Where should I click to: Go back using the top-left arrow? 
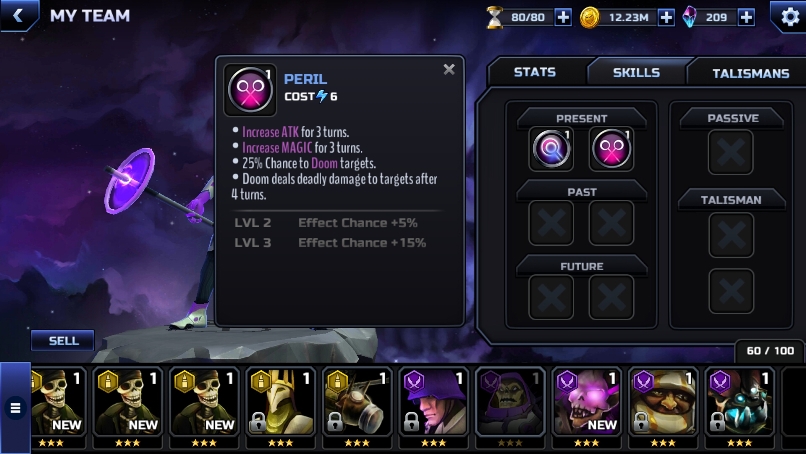click(x=17, y=16)
